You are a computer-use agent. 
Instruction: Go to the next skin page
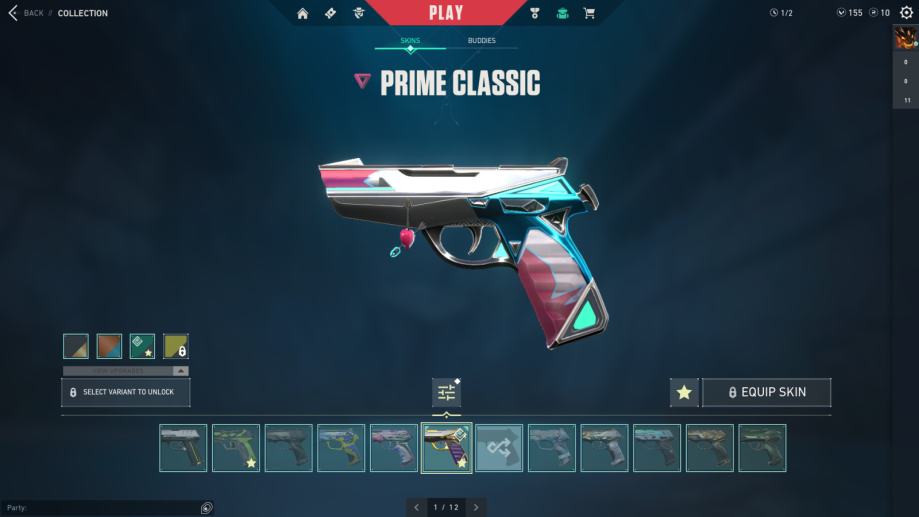[x=477, y=507]
